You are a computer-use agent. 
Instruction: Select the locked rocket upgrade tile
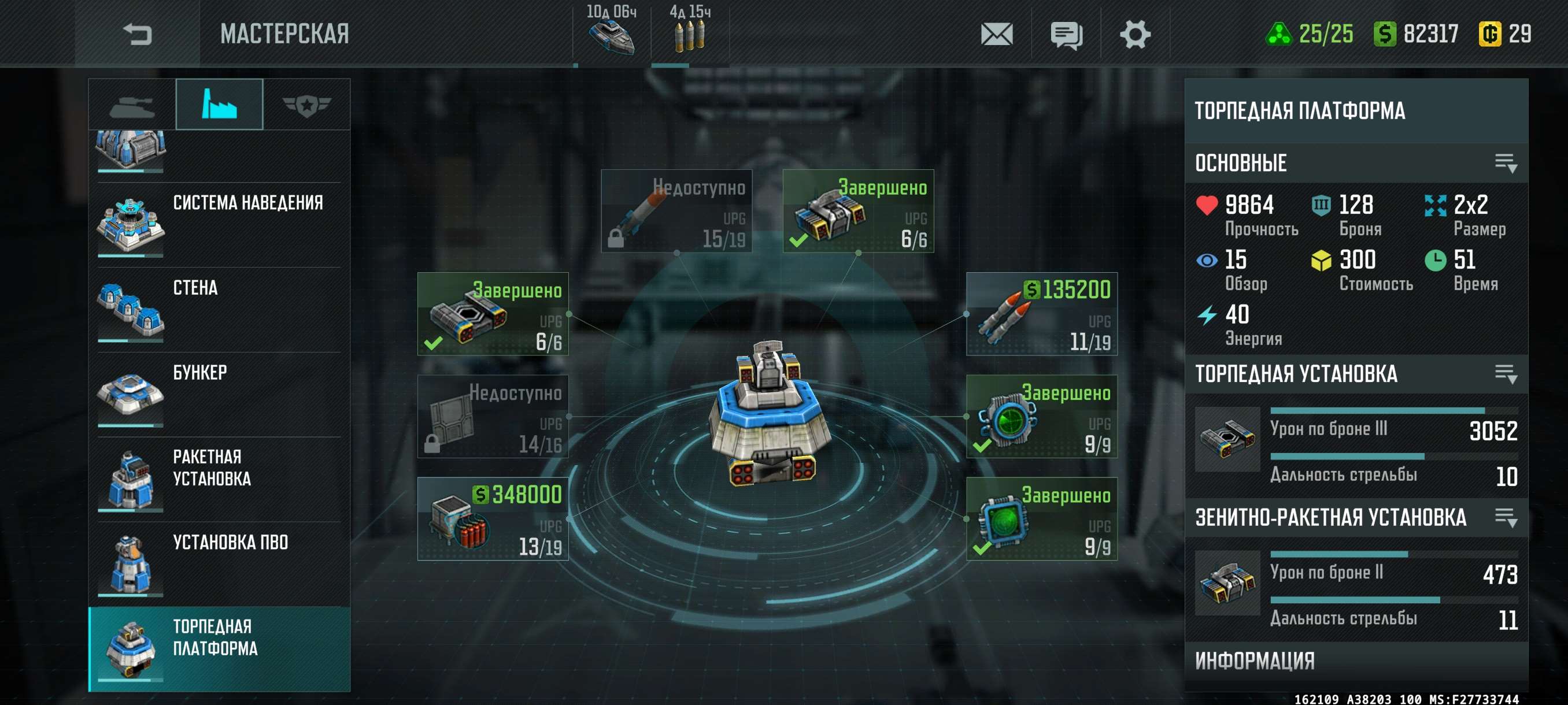676,211
